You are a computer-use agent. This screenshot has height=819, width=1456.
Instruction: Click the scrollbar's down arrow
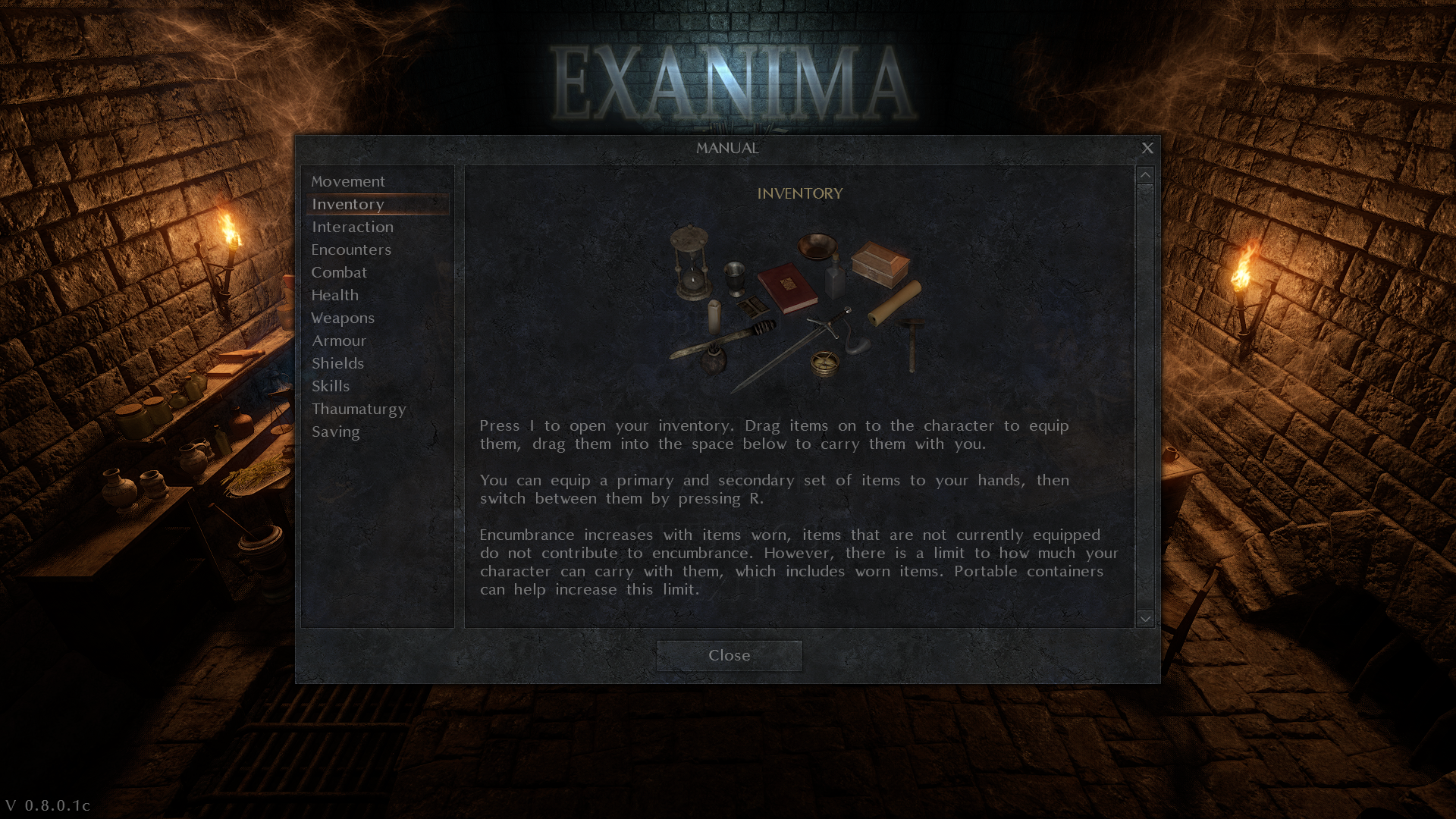[1145, 619]
